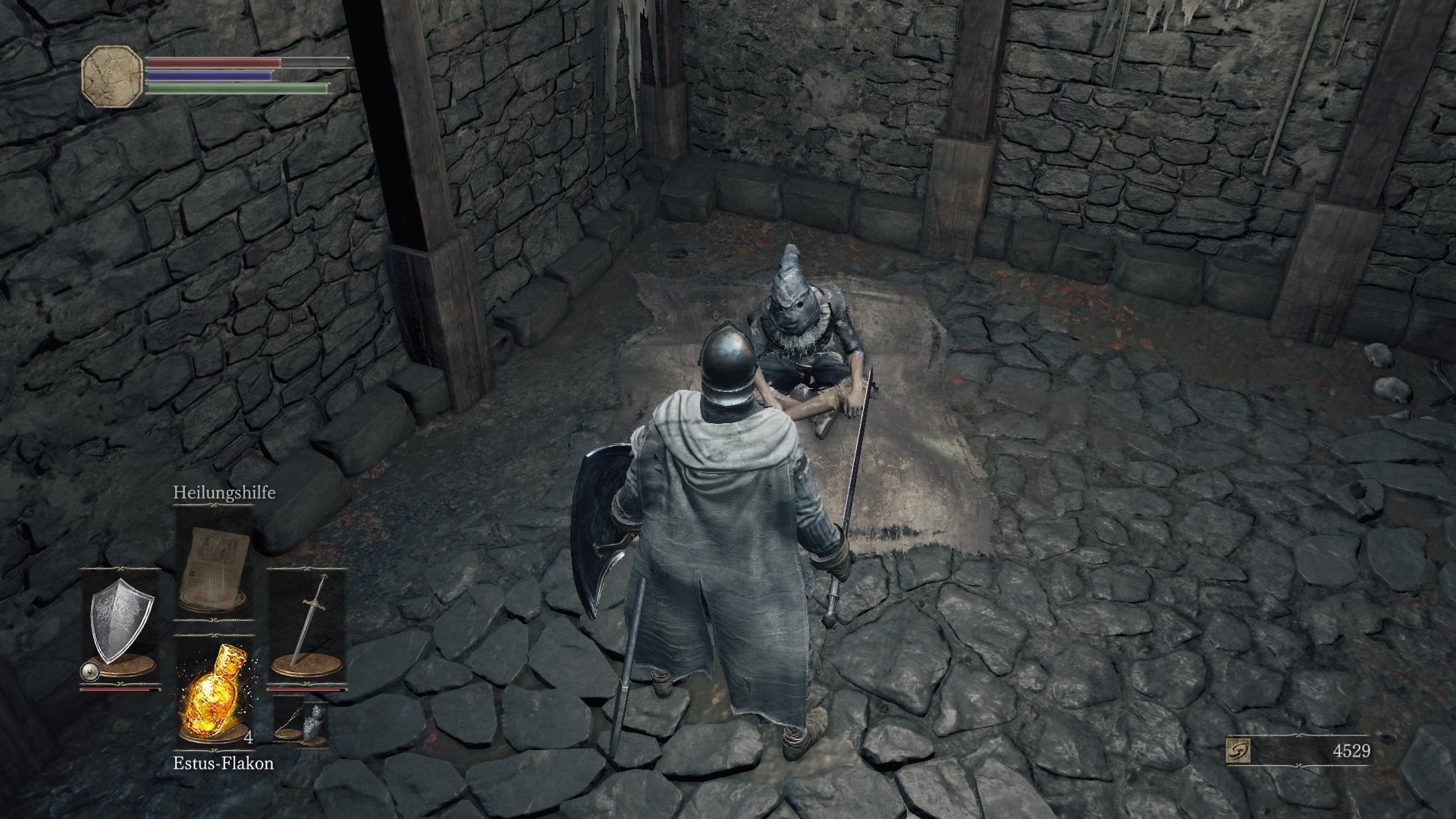1456x819 pixels.
Task: Select the Heilungshilfe spell slot
Action: pyautogui.click(x=214, y=558)
